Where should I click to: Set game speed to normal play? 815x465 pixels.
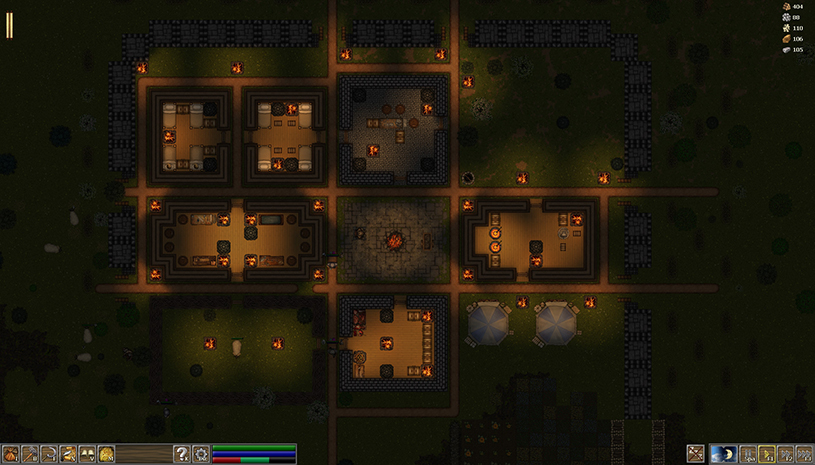coord(767,454)
